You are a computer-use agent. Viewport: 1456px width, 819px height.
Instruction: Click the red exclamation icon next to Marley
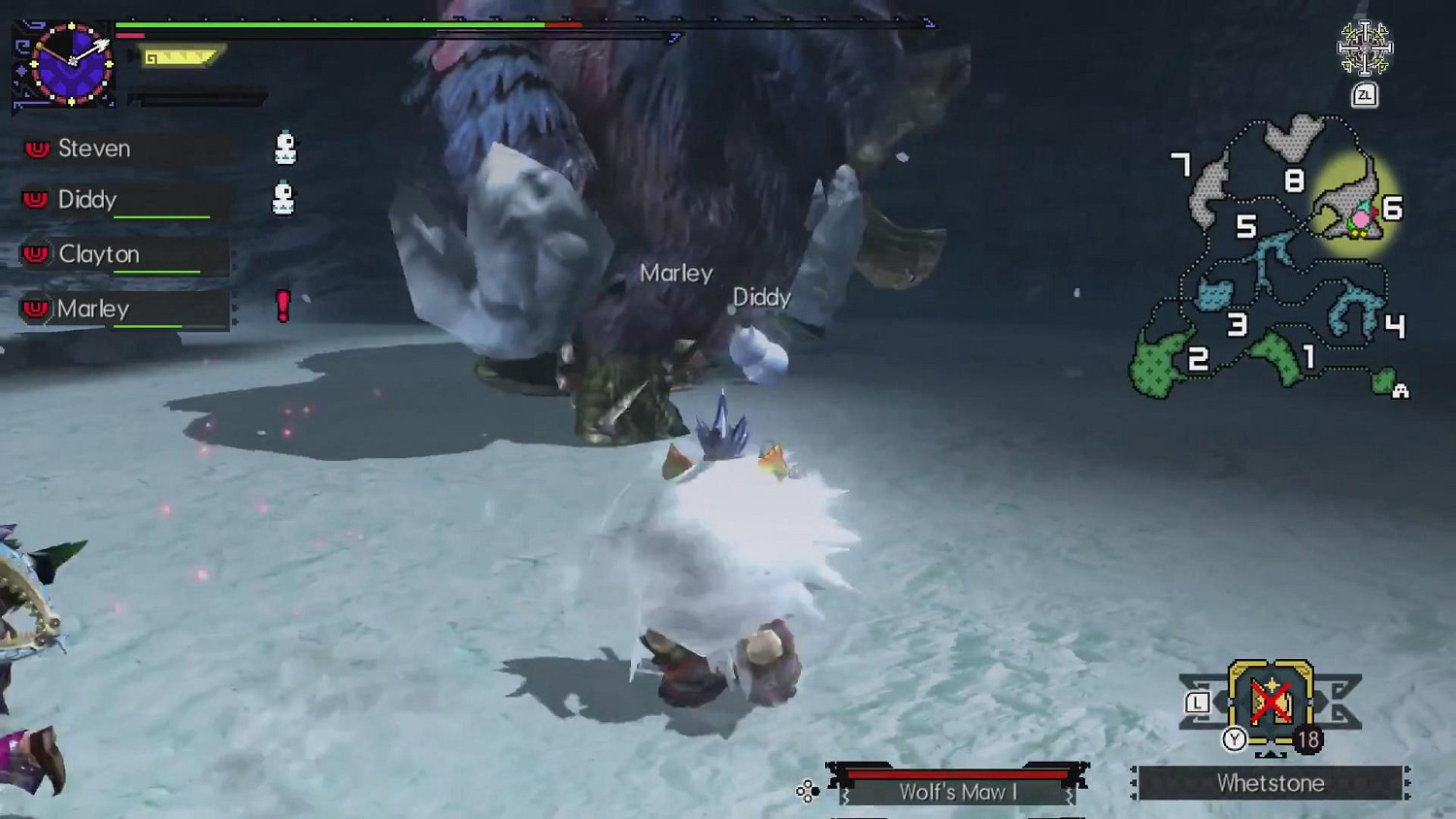[x=281, y=307]
